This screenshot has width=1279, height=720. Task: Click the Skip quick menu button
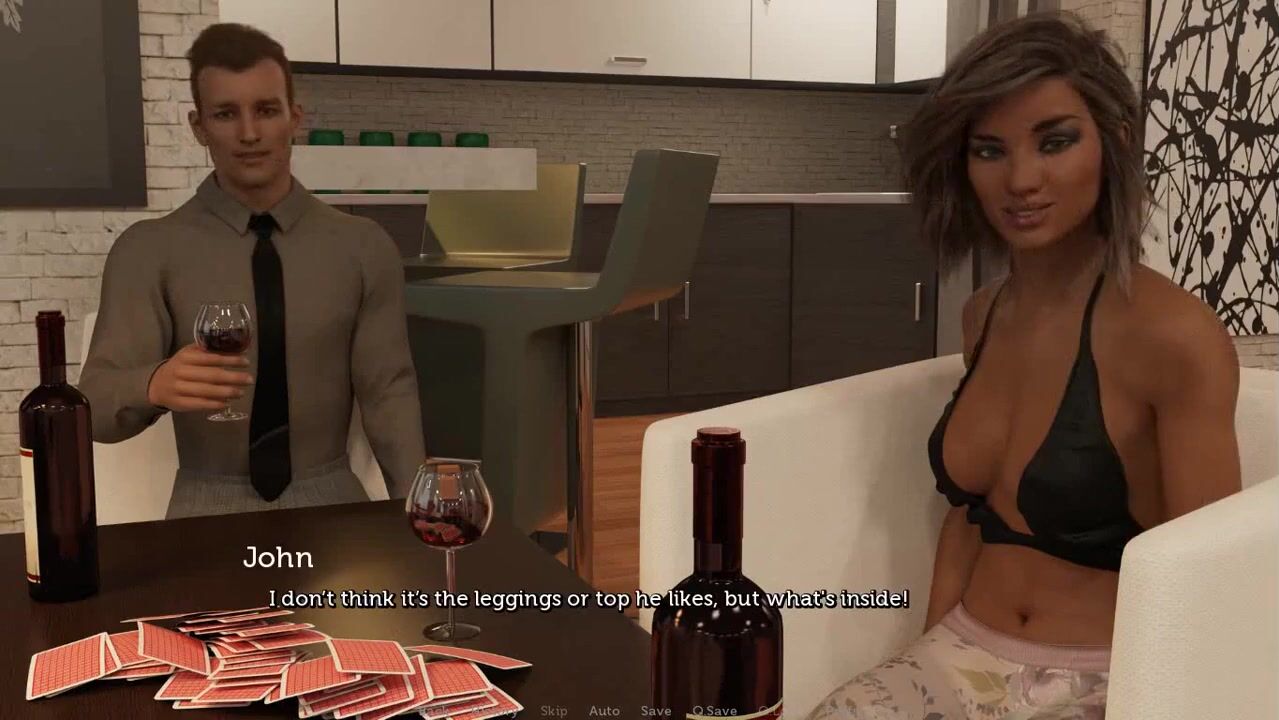[553, 711]
